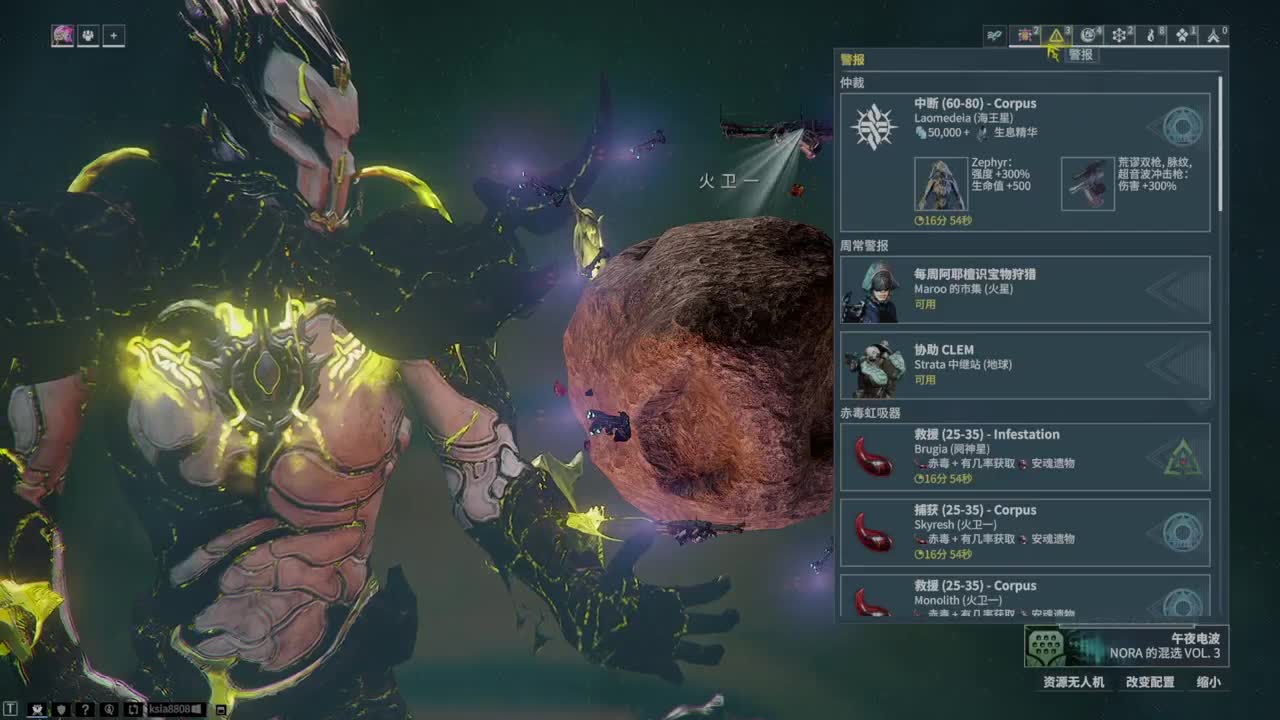
Task: Click the plus button to invite players
Action: 113,36
